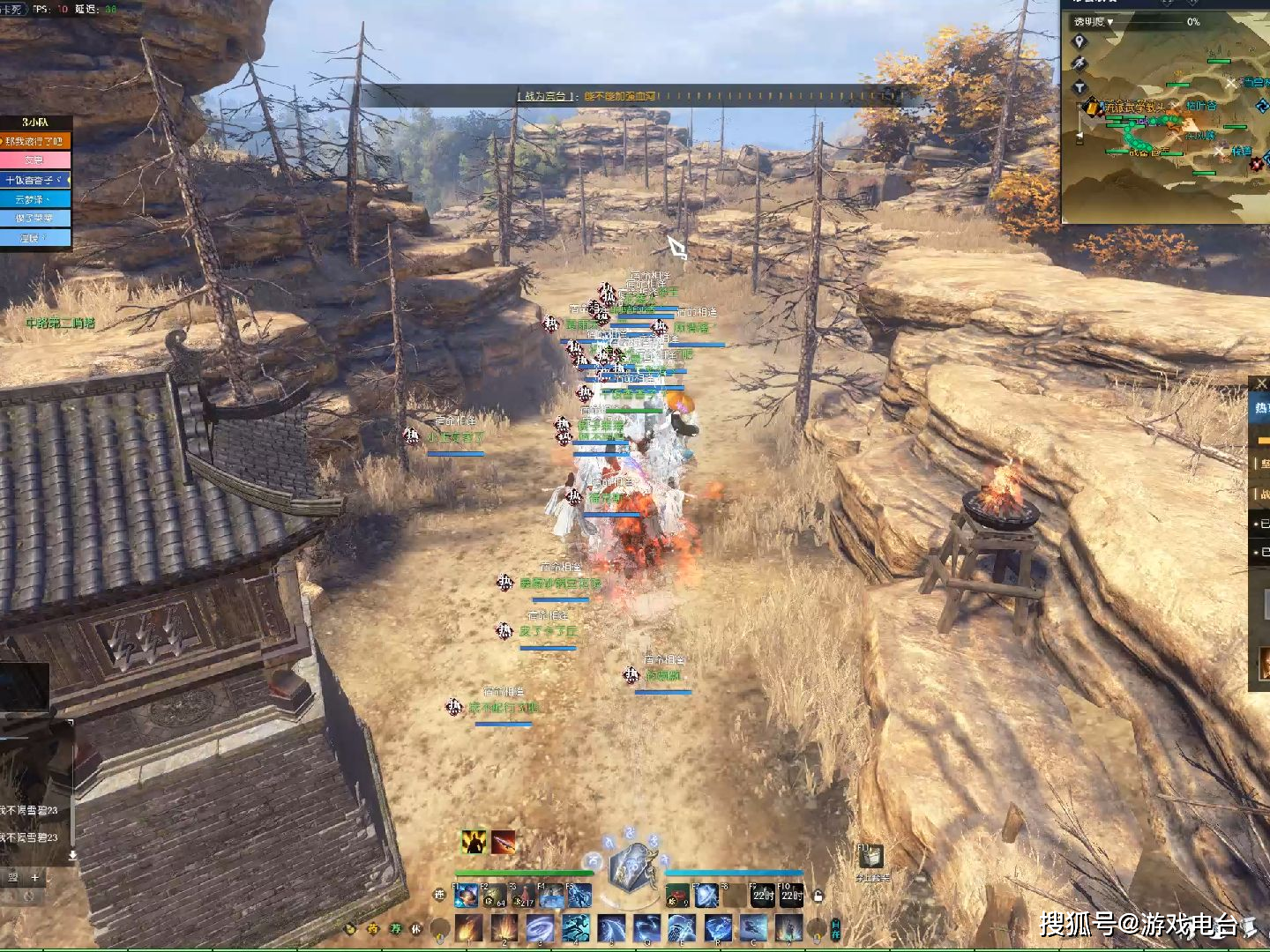Screen dimensions: 1270x952
Task: Click the 休 rest button near hotbar
Action: [417, 928]
